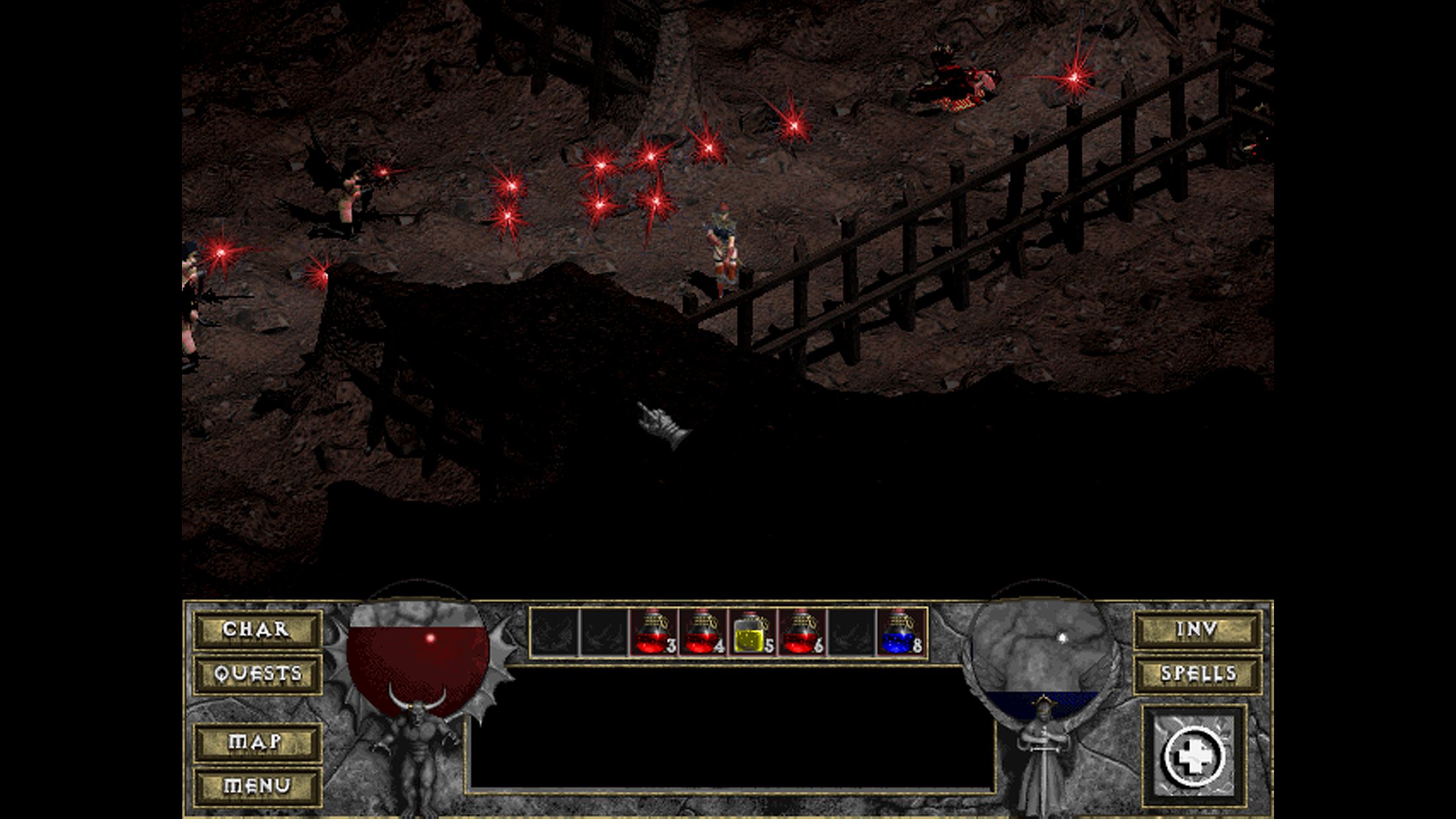Use the red potion in belt slot 4

pos(702,632)
